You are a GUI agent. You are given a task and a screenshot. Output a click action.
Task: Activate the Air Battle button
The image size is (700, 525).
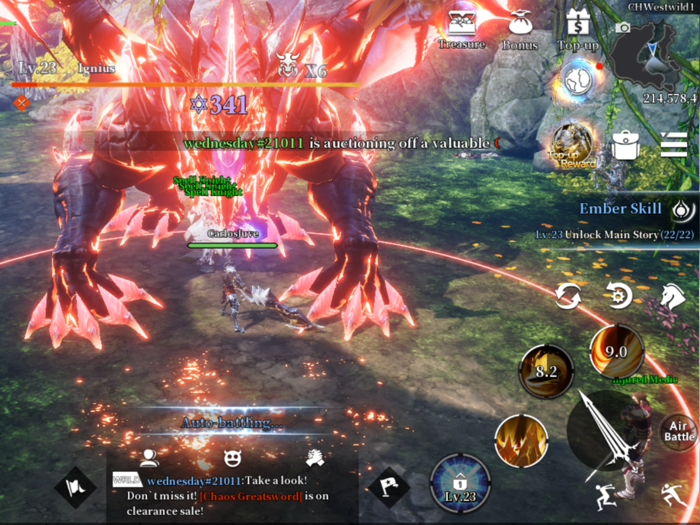click(679, 431)
